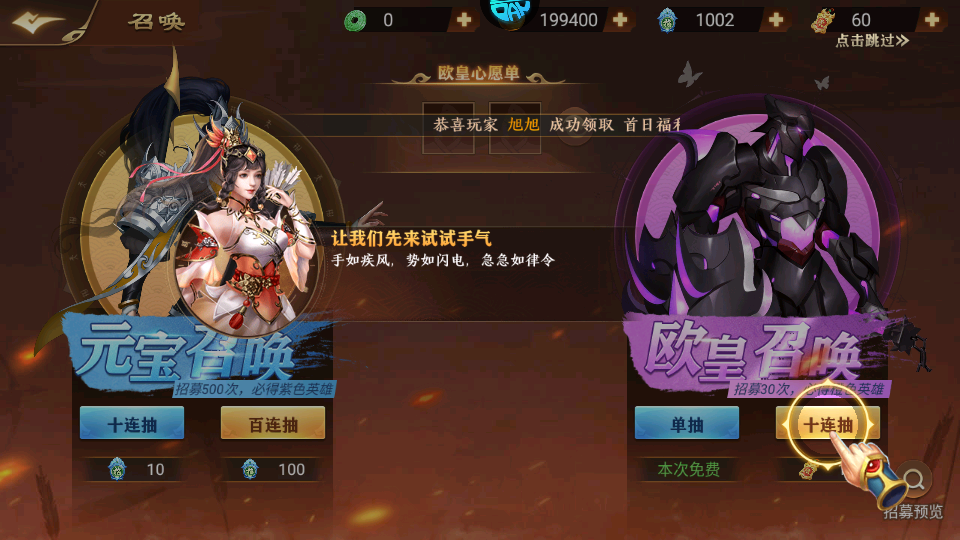The width and height of the screenshot is (960, 540).
Task: Start 十连抽 under 元宝召唤
Action: point(132,424)
